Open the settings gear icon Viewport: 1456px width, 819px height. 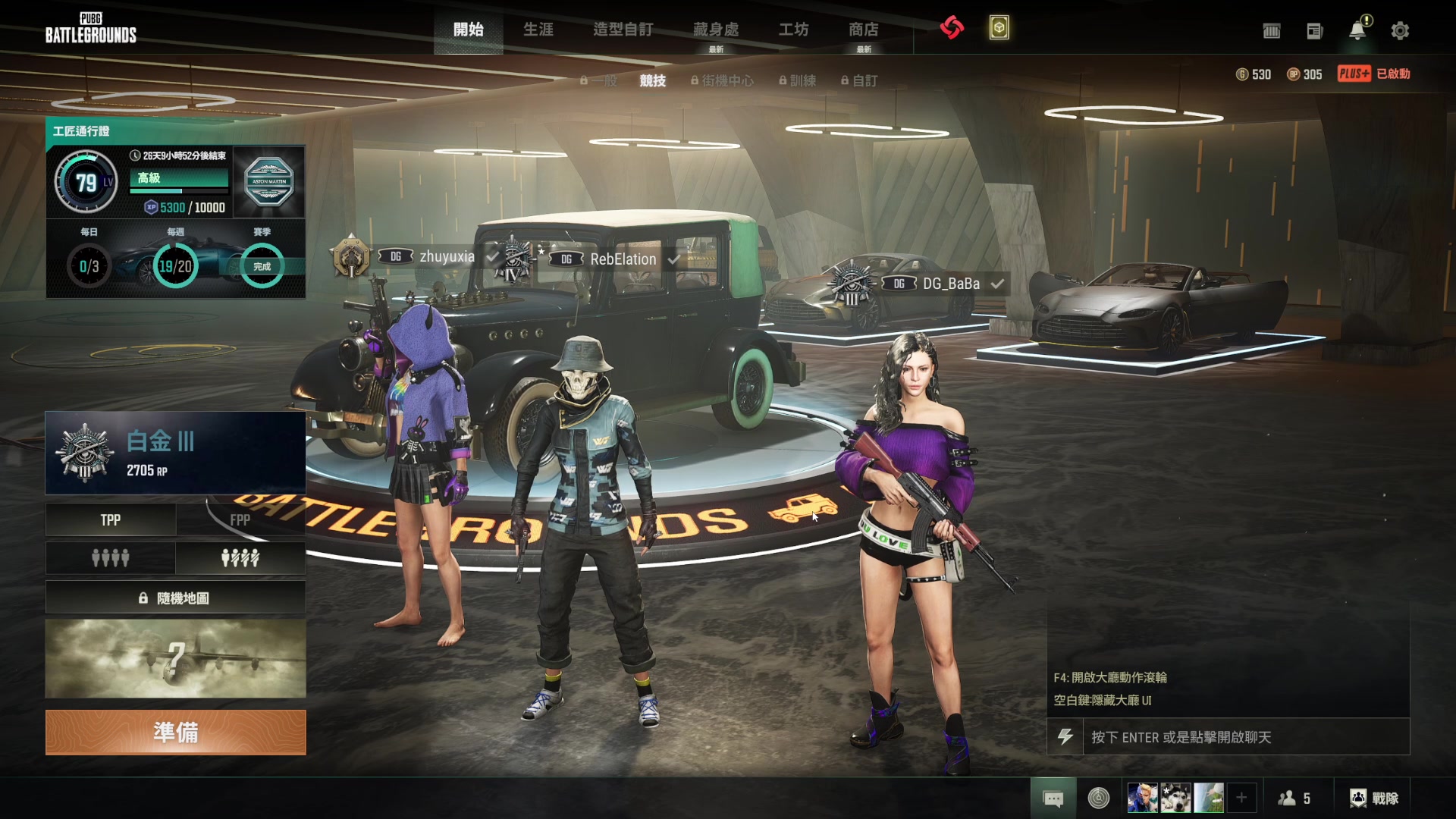[x=1400, y=31]
